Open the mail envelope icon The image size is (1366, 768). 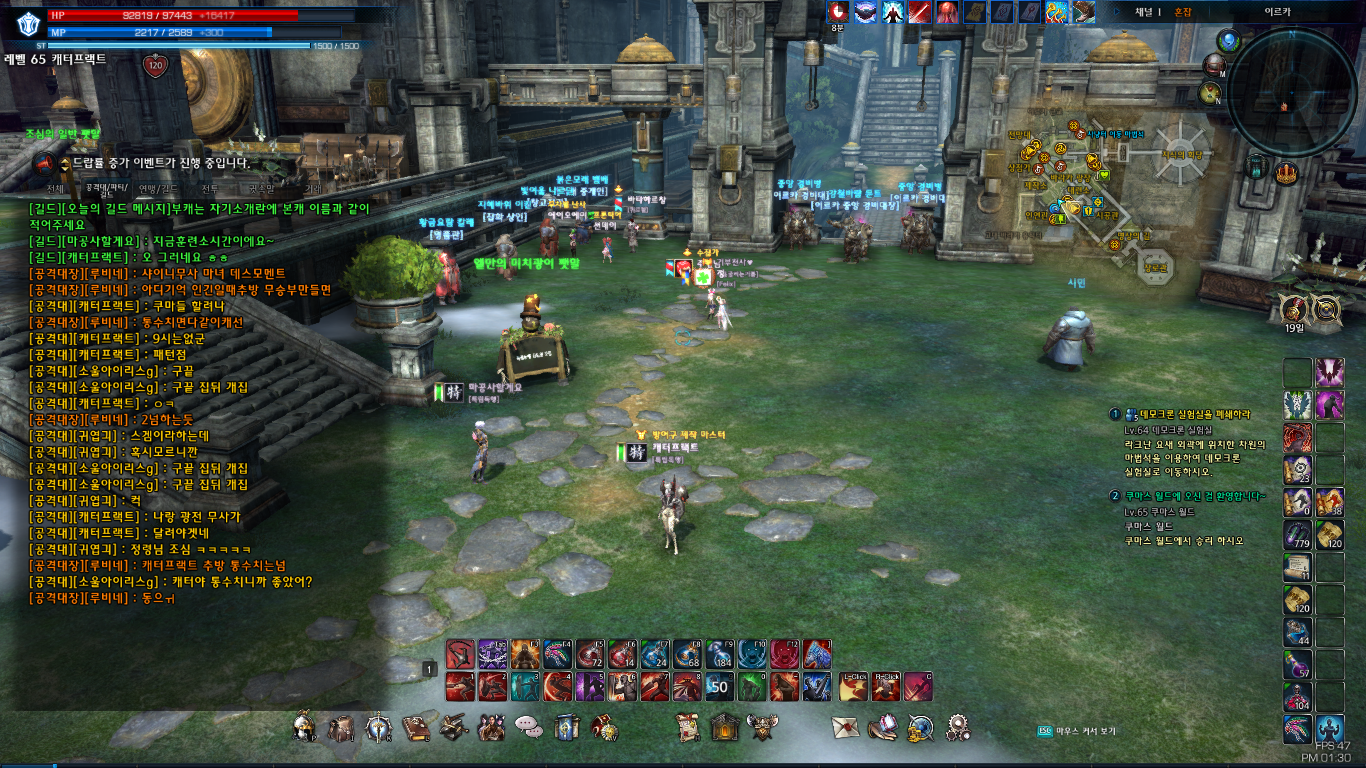point(846,728)
